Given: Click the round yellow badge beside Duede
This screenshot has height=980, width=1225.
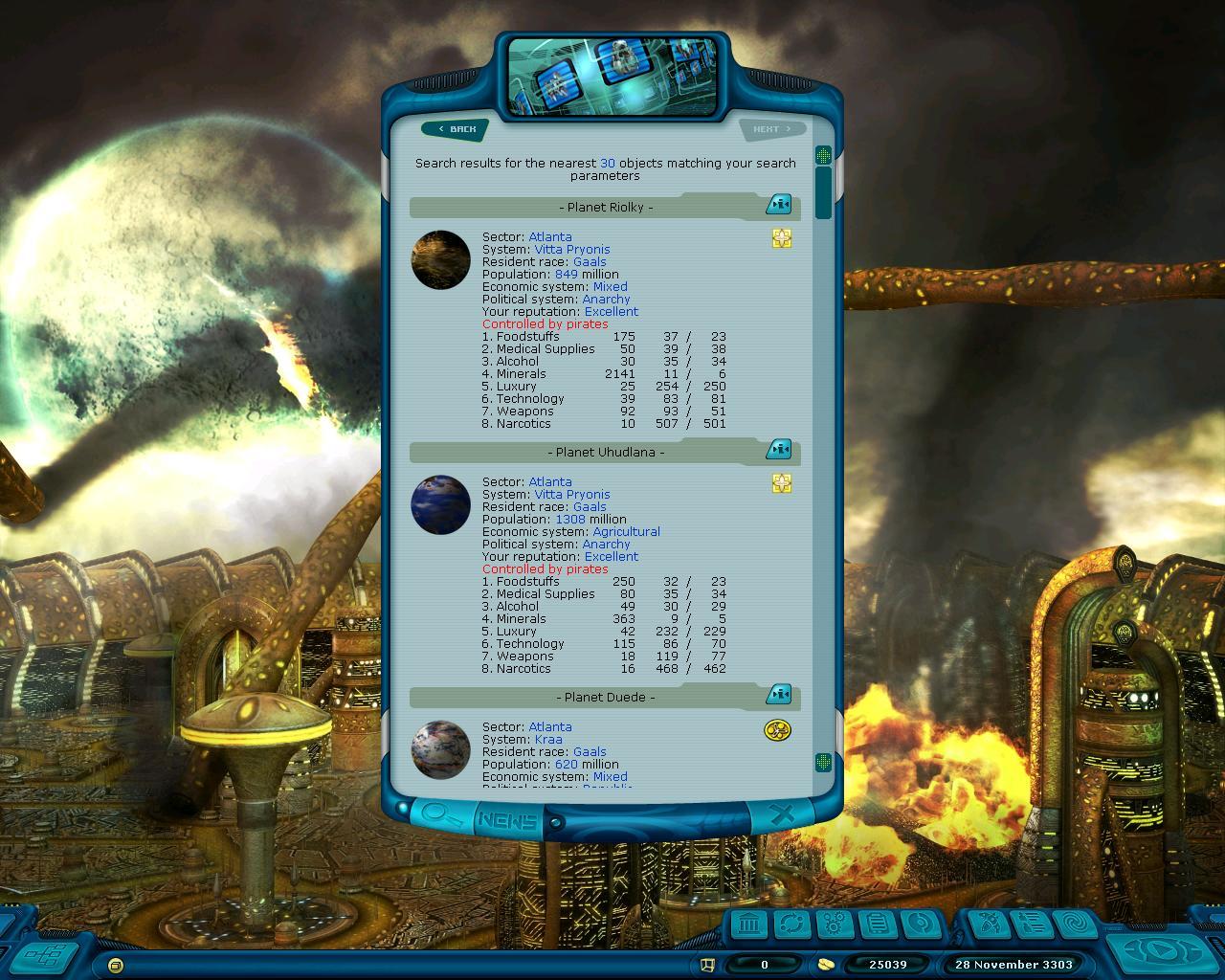Looking at the screenshot, I should (x=778, y=731).
